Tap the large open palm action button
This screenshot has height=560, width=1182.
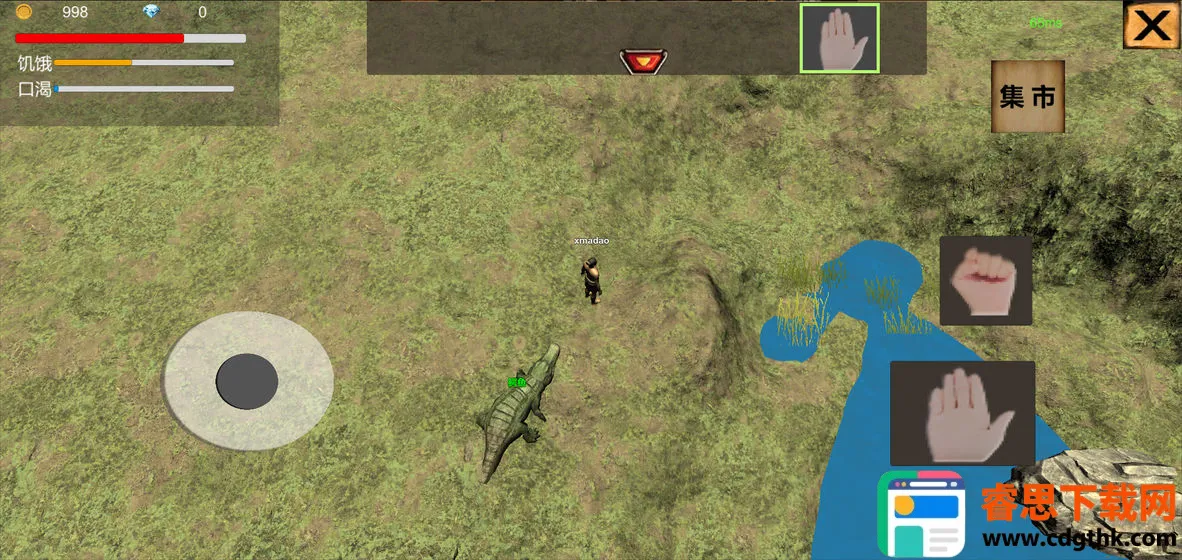(x=962, y=412)
